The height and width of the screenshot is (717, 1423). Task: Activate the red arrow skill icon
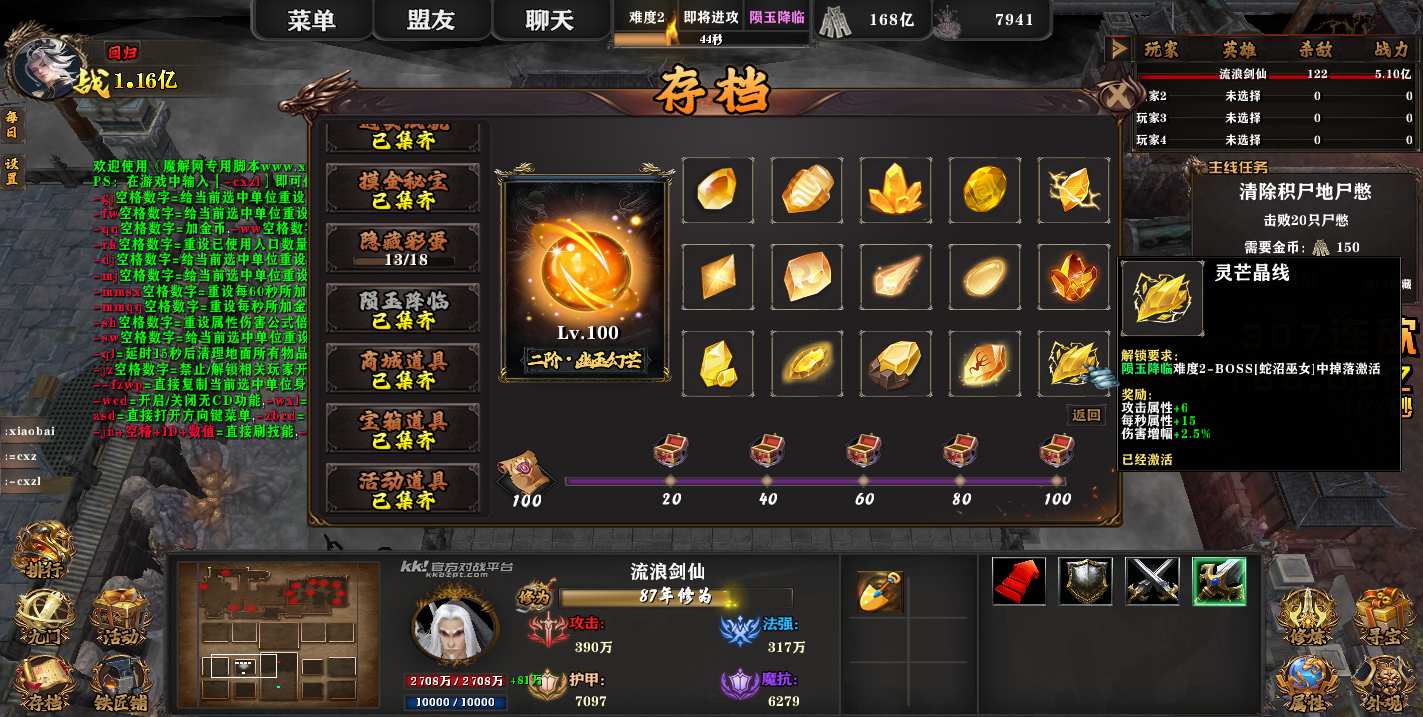[x=1019, y=582]
